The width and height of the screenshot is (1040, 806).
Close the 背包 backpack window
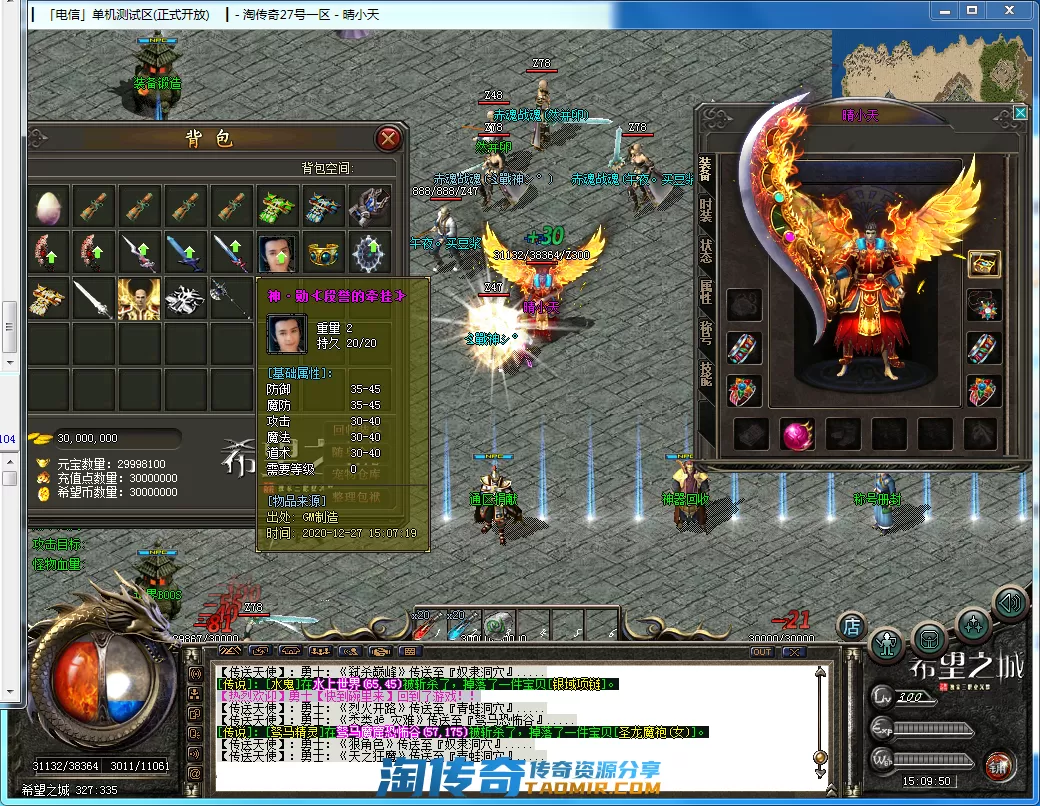[x=389, y=138]
